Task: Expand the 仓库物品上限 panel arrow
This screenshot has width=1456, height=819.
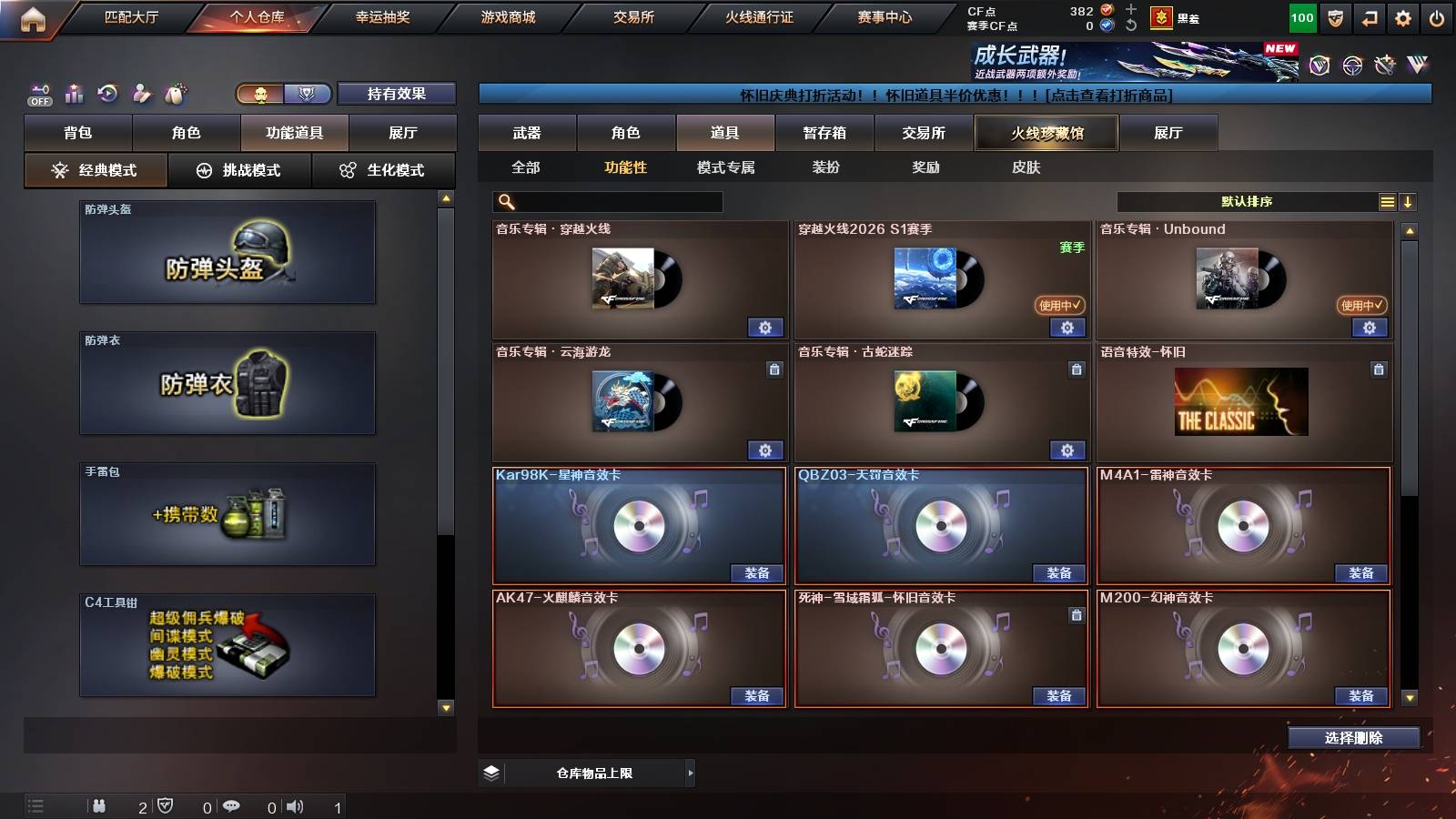Action: [x=690, y=773]
